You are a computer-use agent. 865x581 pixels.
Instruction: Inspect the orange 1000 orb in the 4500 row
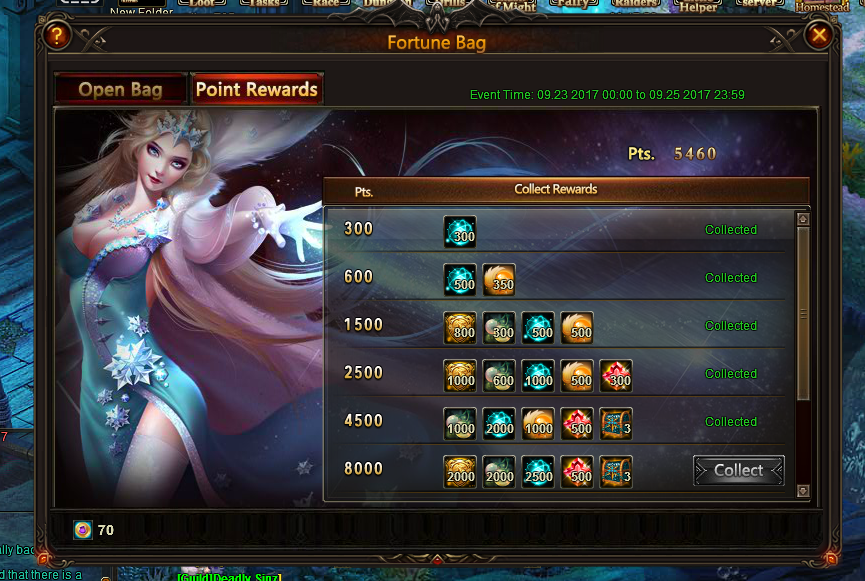click(x=538, y=424)
